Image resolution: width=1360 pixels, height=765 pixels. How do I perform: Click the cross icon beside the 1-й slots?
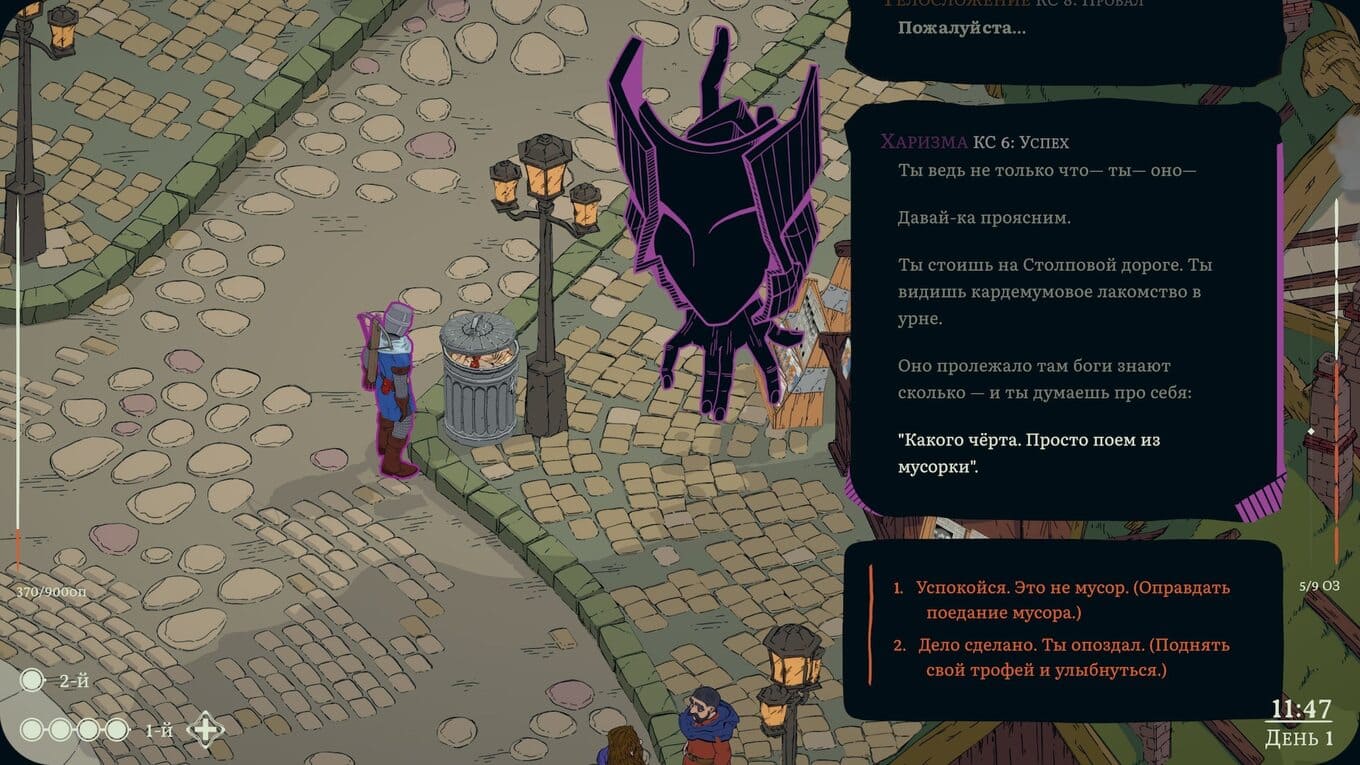pyautogui.click(x=206, y=729)
